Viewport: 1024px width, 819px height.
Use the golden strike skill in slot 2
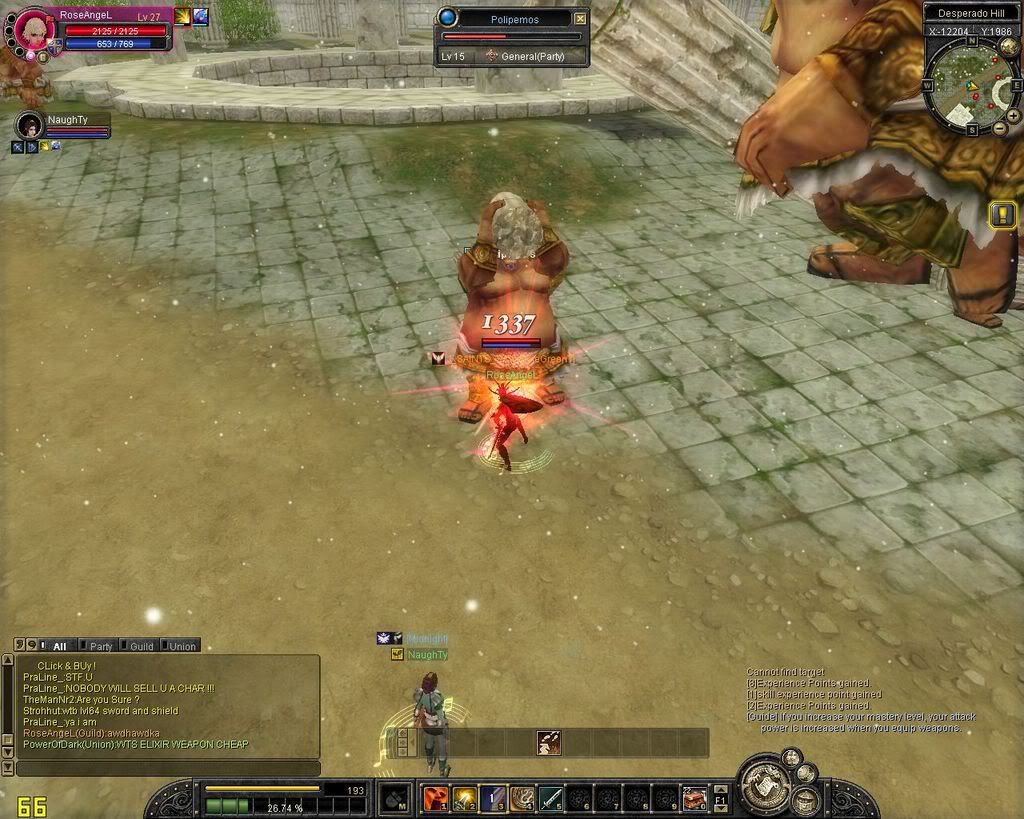tap(464, 798)
